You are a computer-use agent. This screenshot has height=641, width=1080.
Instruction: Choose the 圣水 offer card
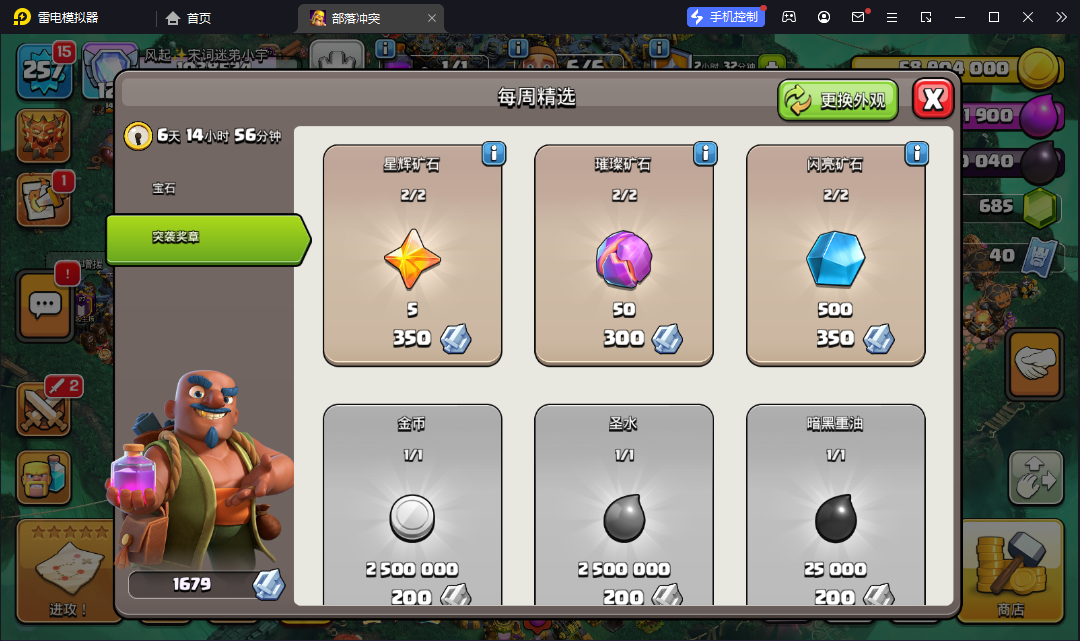coord(624,505)
